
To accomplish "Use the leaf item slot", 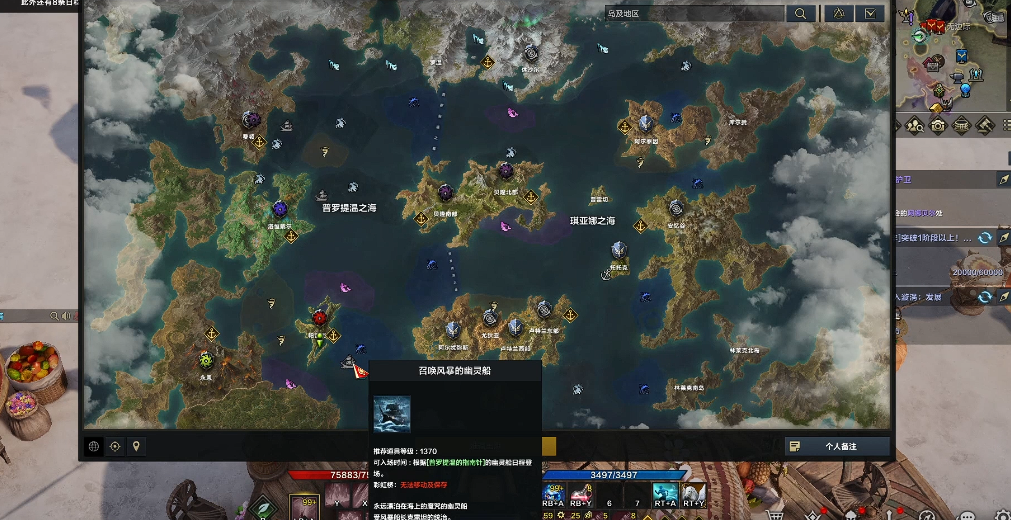I will tap(262, 508).
